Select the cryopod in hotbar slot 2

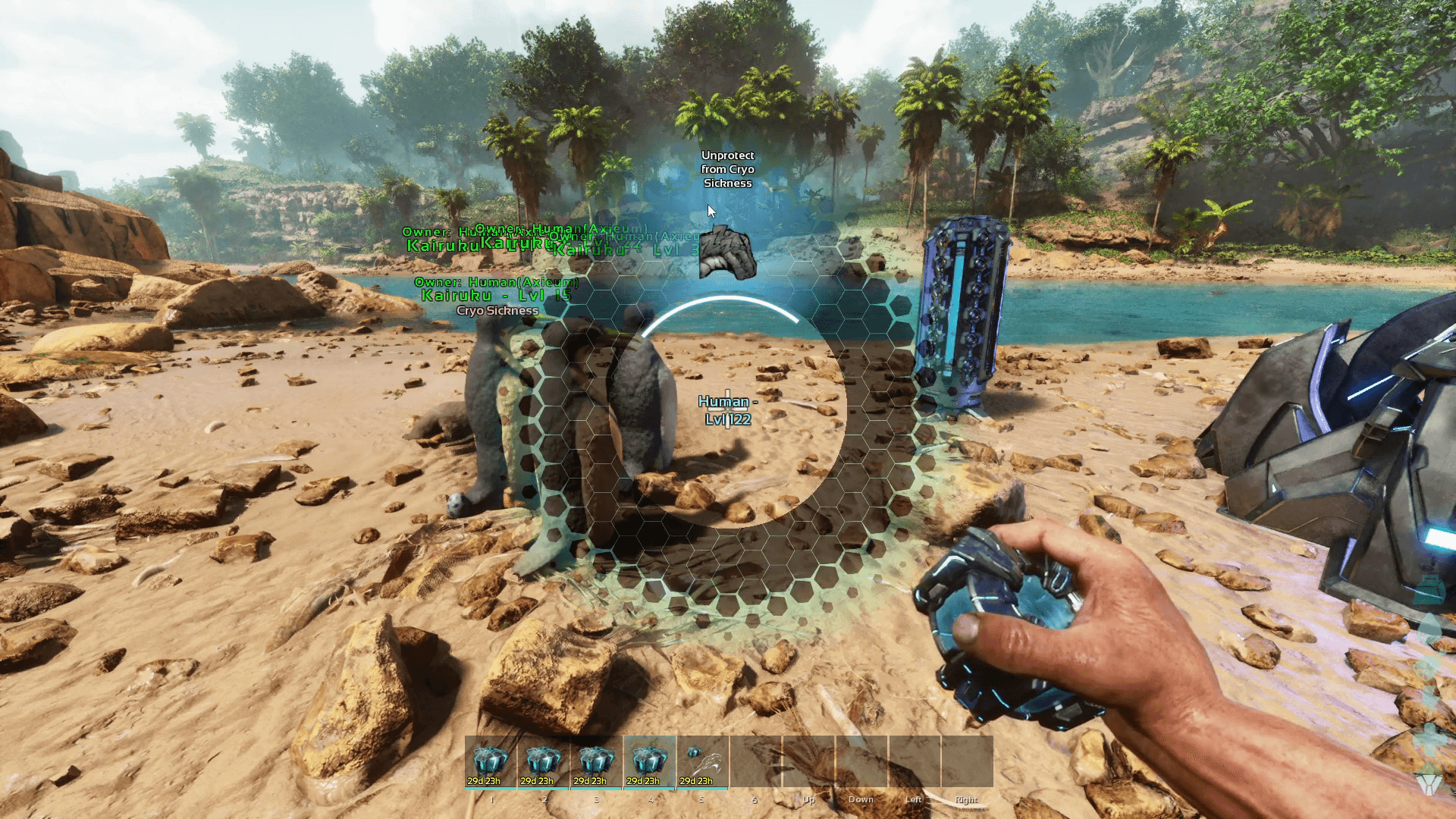[544, 761]
